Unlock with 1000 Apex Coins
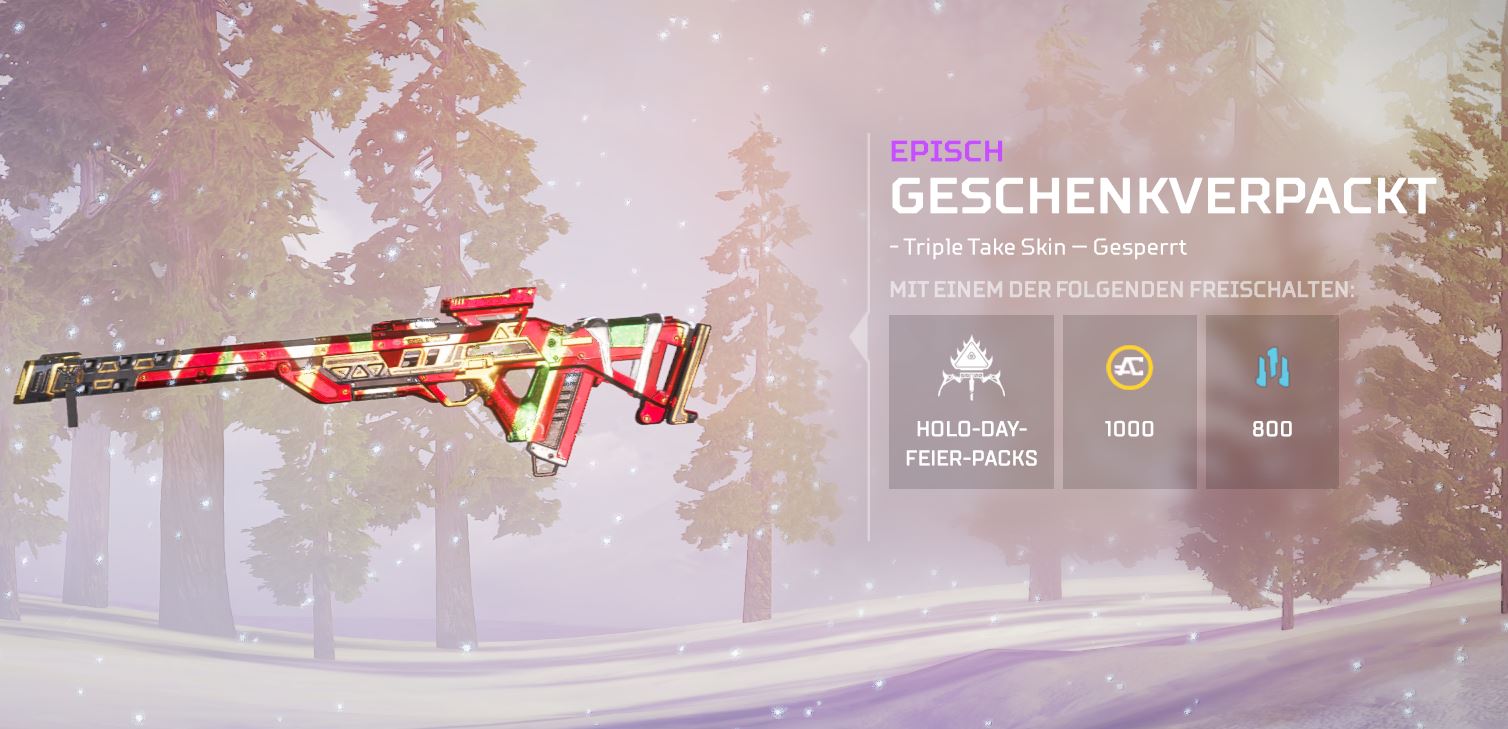Screen dimensions: 1508x729 pos(1129,402)
